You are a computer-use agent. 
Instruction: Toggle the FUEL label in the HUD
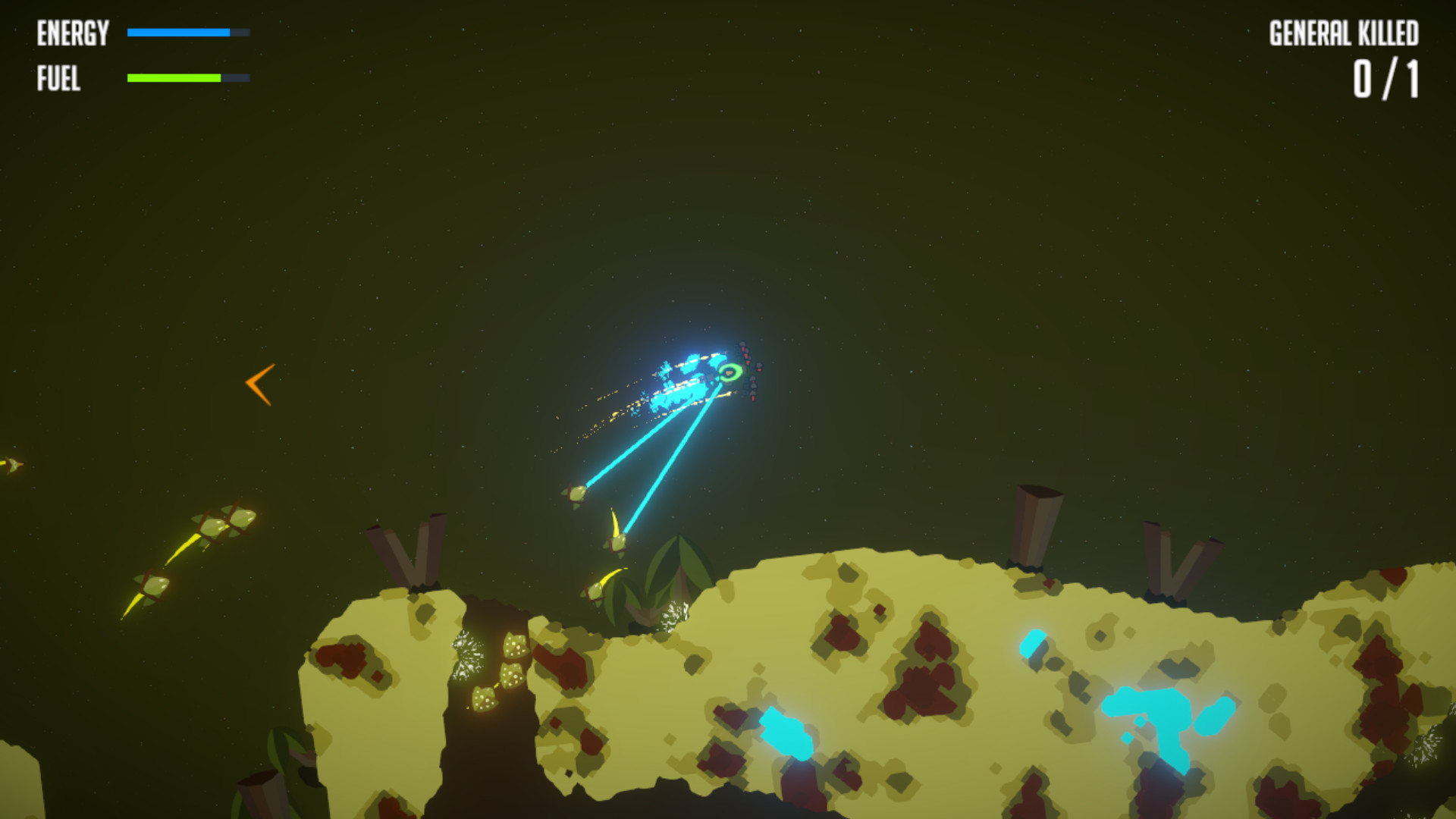point(59,78)
